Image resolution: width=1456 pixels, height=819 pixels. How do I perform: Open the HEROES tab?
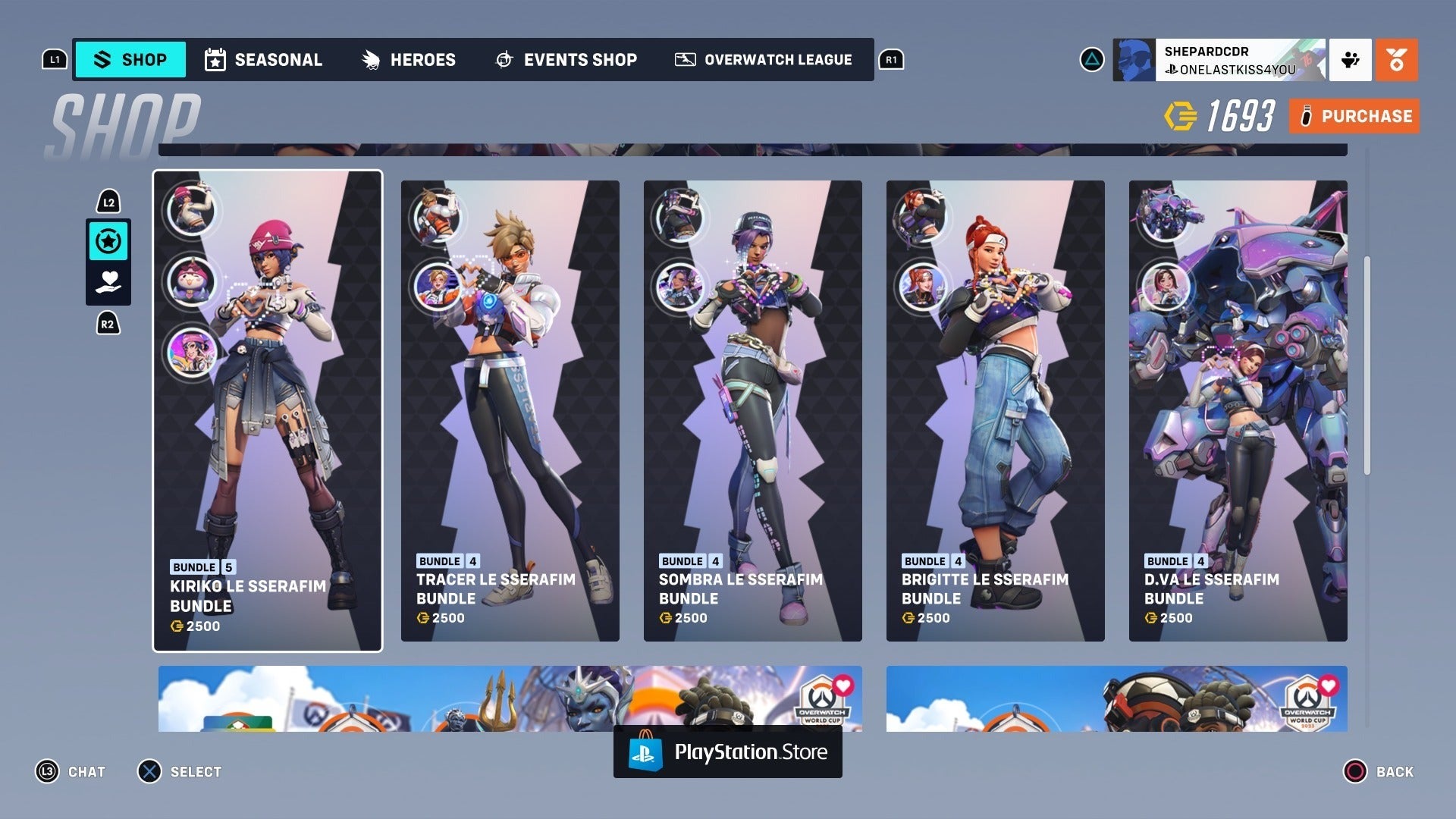(x=410, y=59)
